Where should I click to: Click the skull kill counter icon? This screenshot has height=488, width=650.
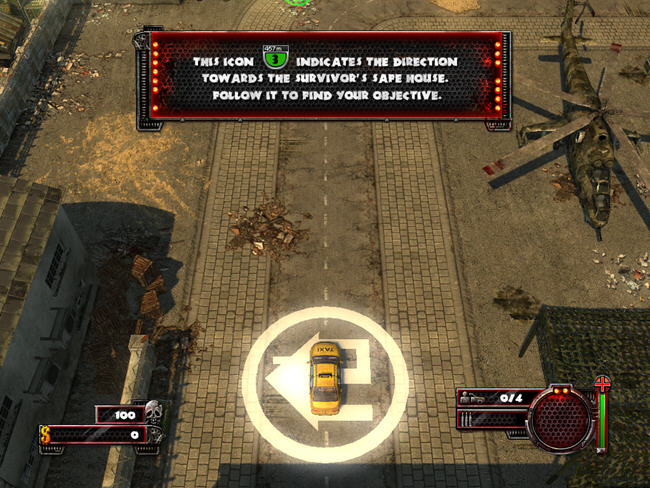pos(152,410)
